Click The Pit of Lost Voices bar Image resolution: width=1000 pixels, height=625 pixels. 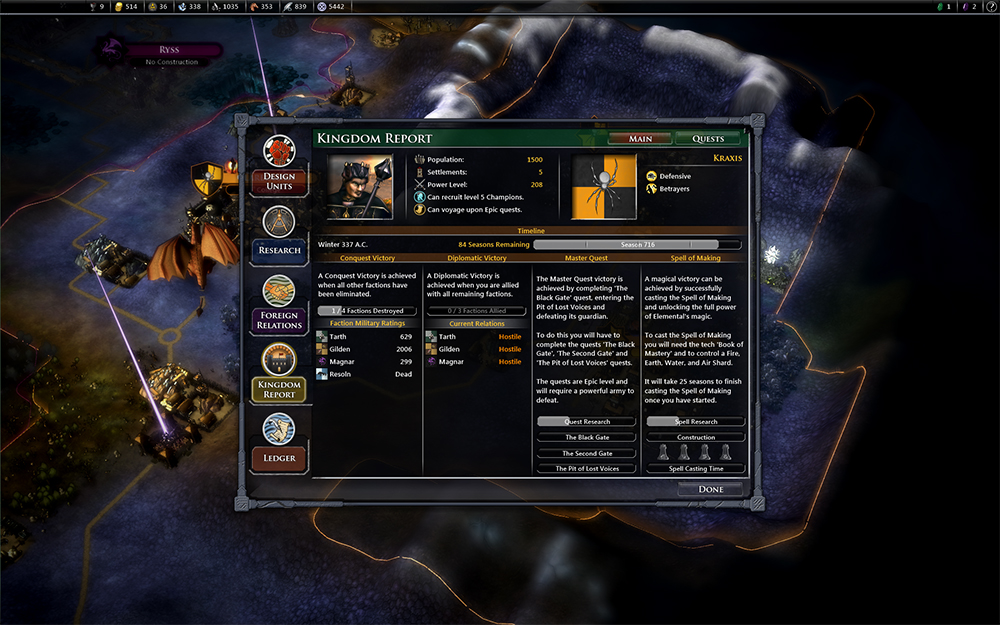[x=586, y=468]
